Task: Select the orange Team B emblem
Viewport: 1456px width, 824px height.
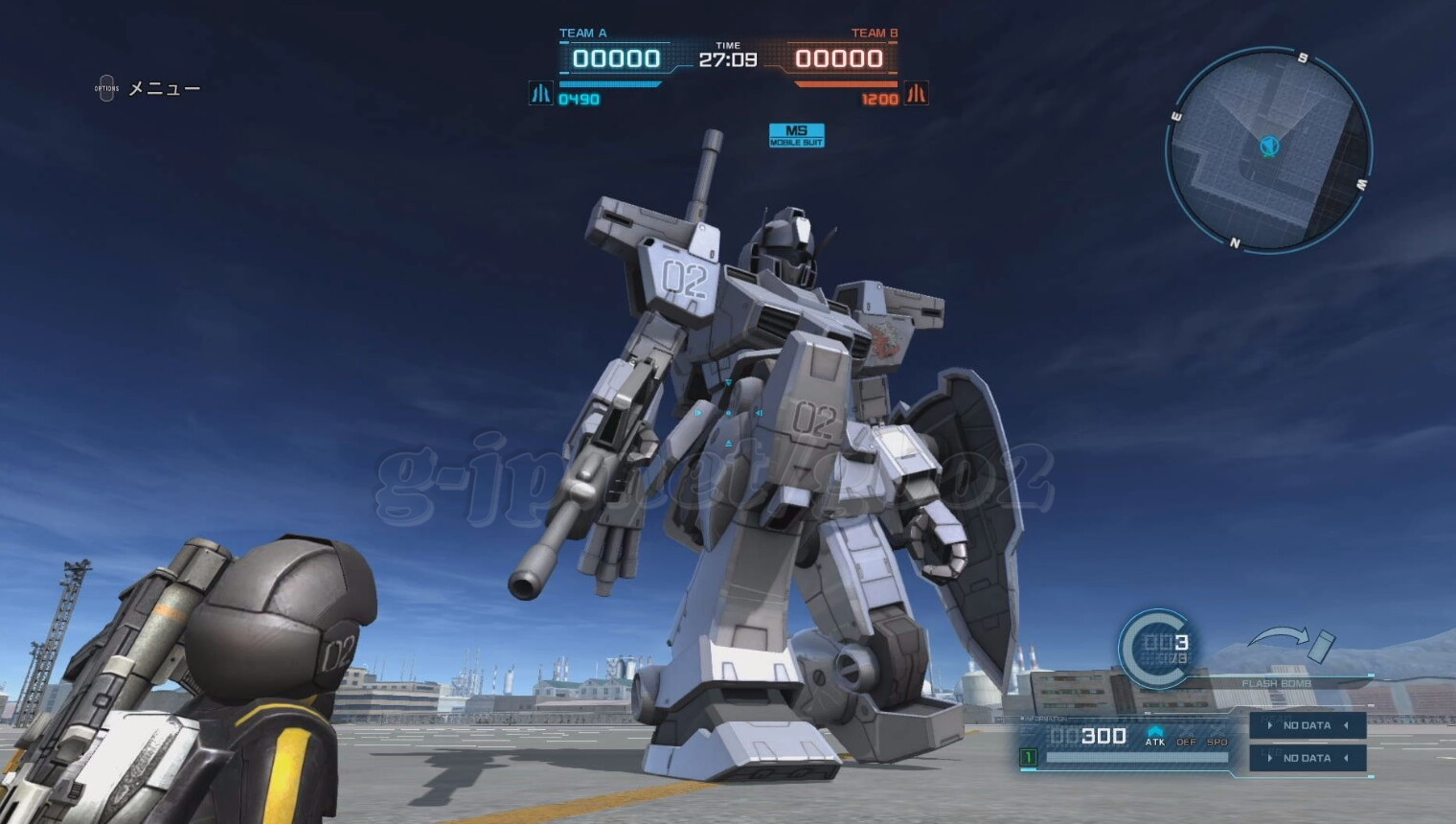Action: coord(916,94)
